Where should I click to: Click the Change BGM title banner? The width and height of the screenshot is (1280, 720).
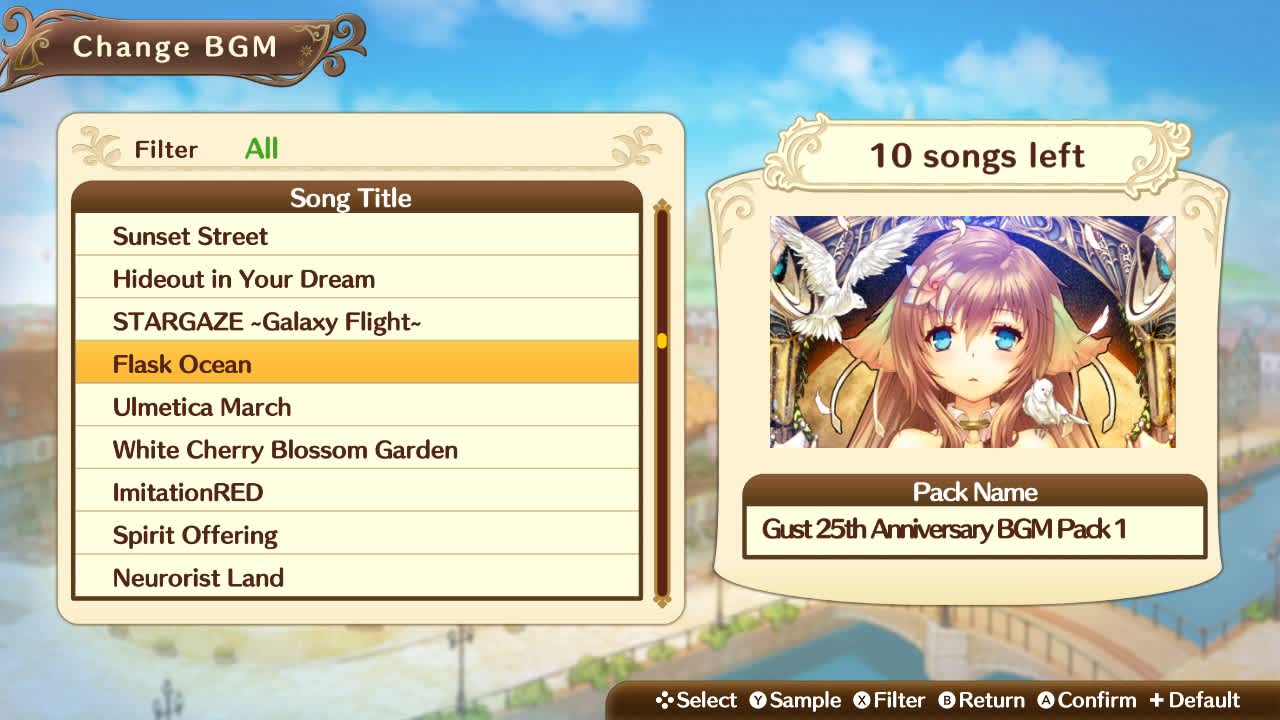pyautogui.click(x=170, y=45)
